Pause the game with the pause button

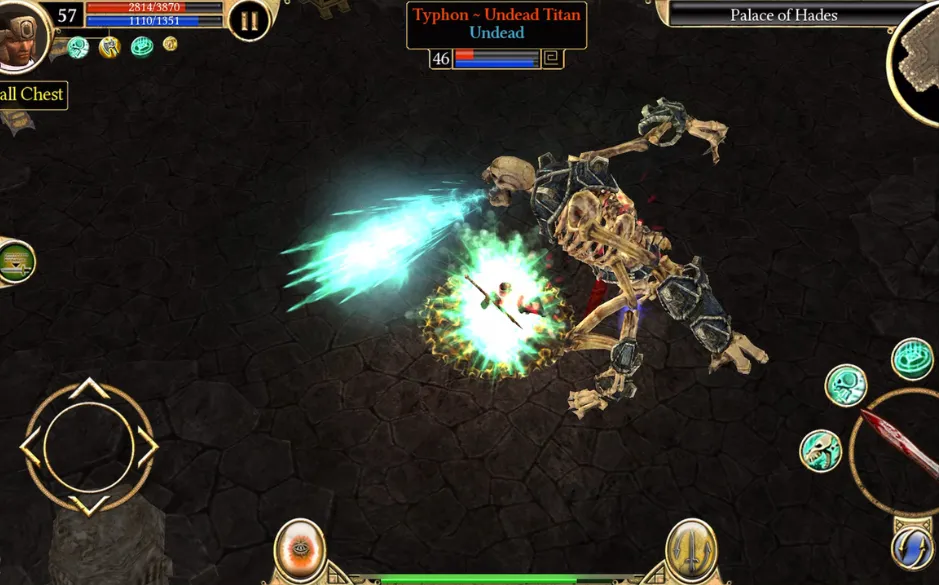click(x=248, y=19)
